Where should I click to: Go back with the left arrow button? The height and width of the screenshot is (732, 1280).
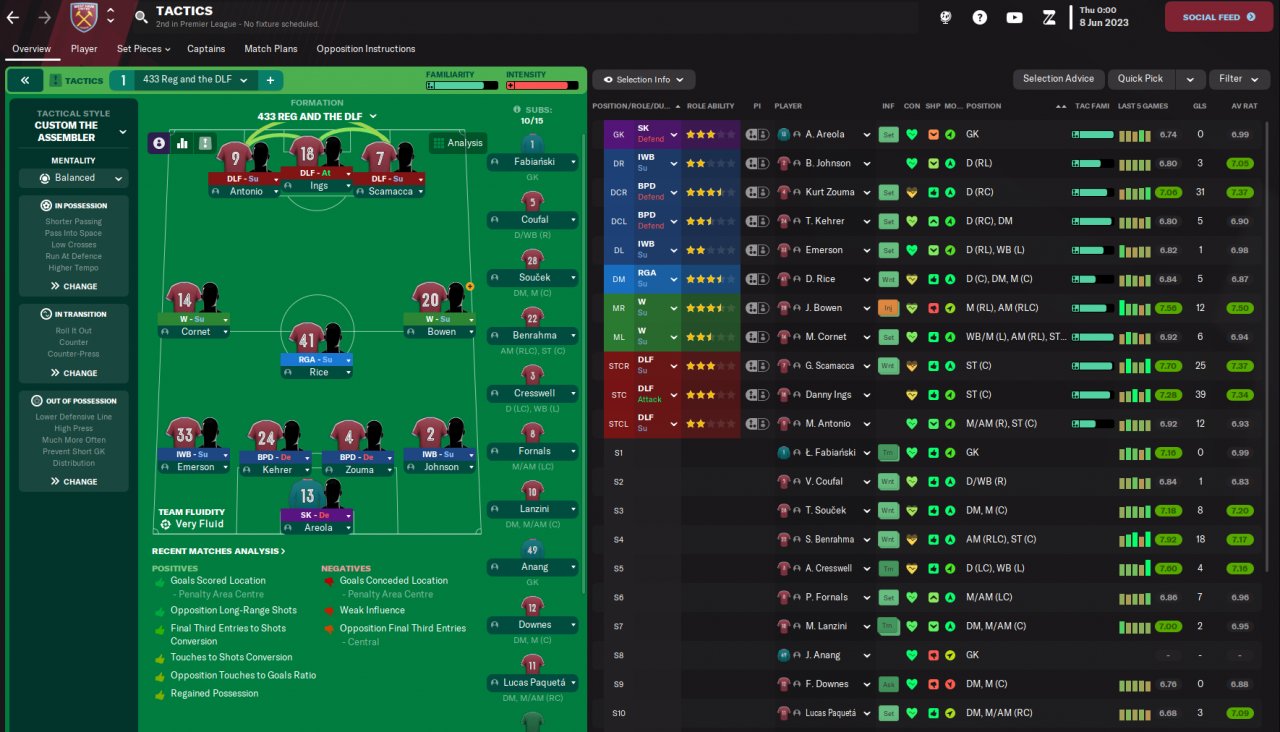coord(13,17)
